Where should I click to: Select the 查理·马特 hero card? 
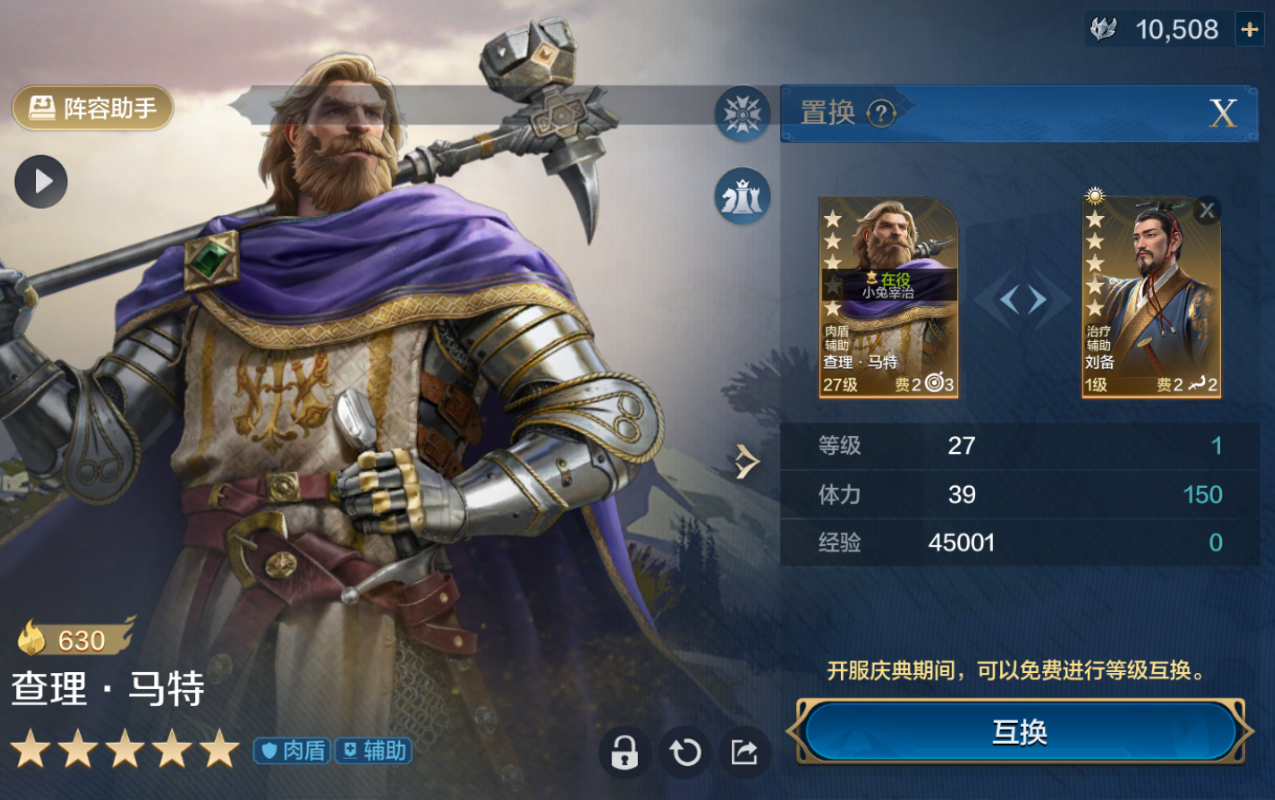(888, 297)
